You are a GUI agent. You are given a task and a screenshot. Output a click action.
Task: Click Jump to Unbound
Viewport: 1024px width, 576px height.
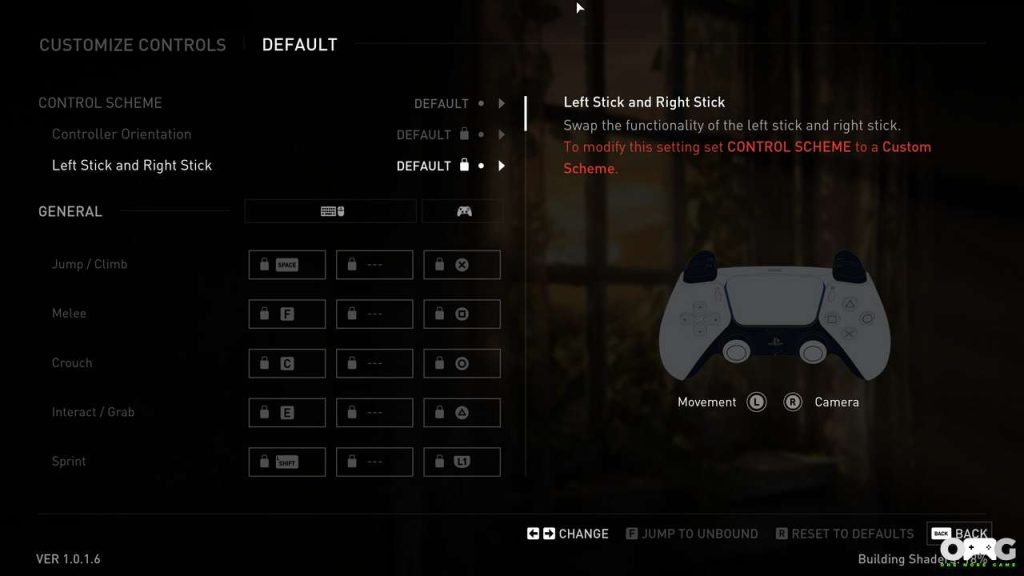point(691,534)
